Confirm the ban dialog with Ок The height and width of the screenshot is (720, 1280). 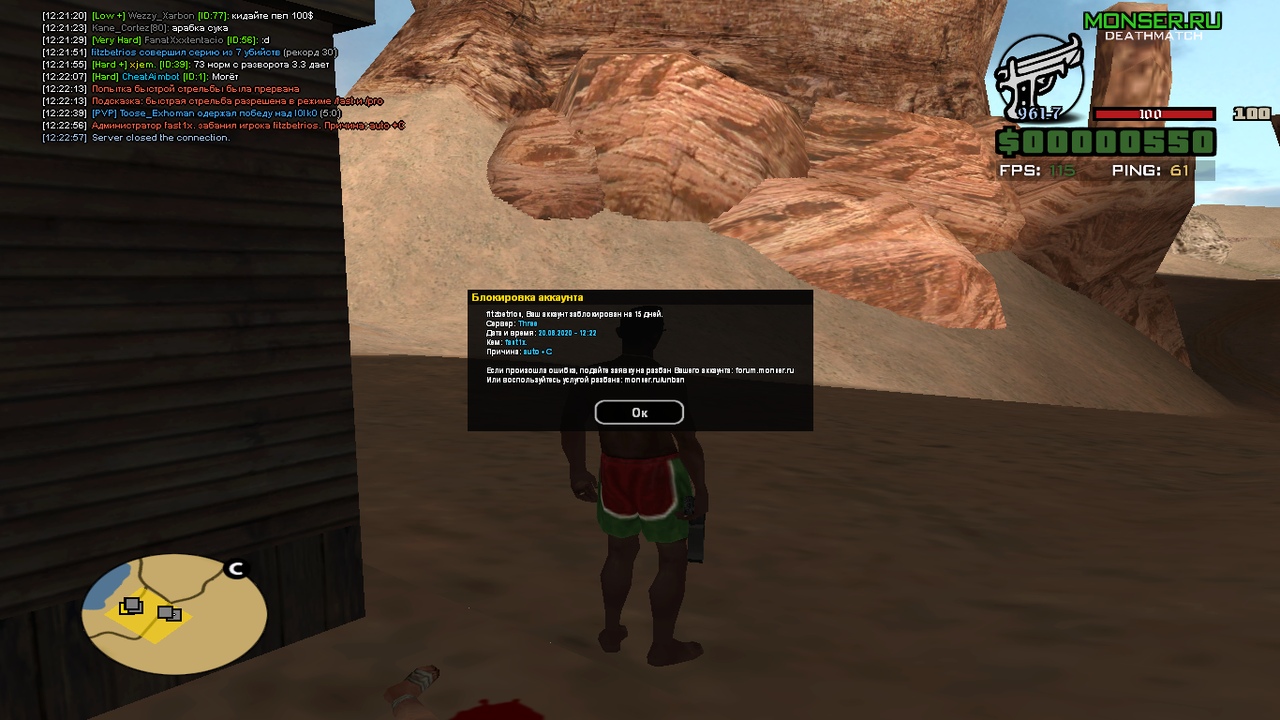point(639,412)
